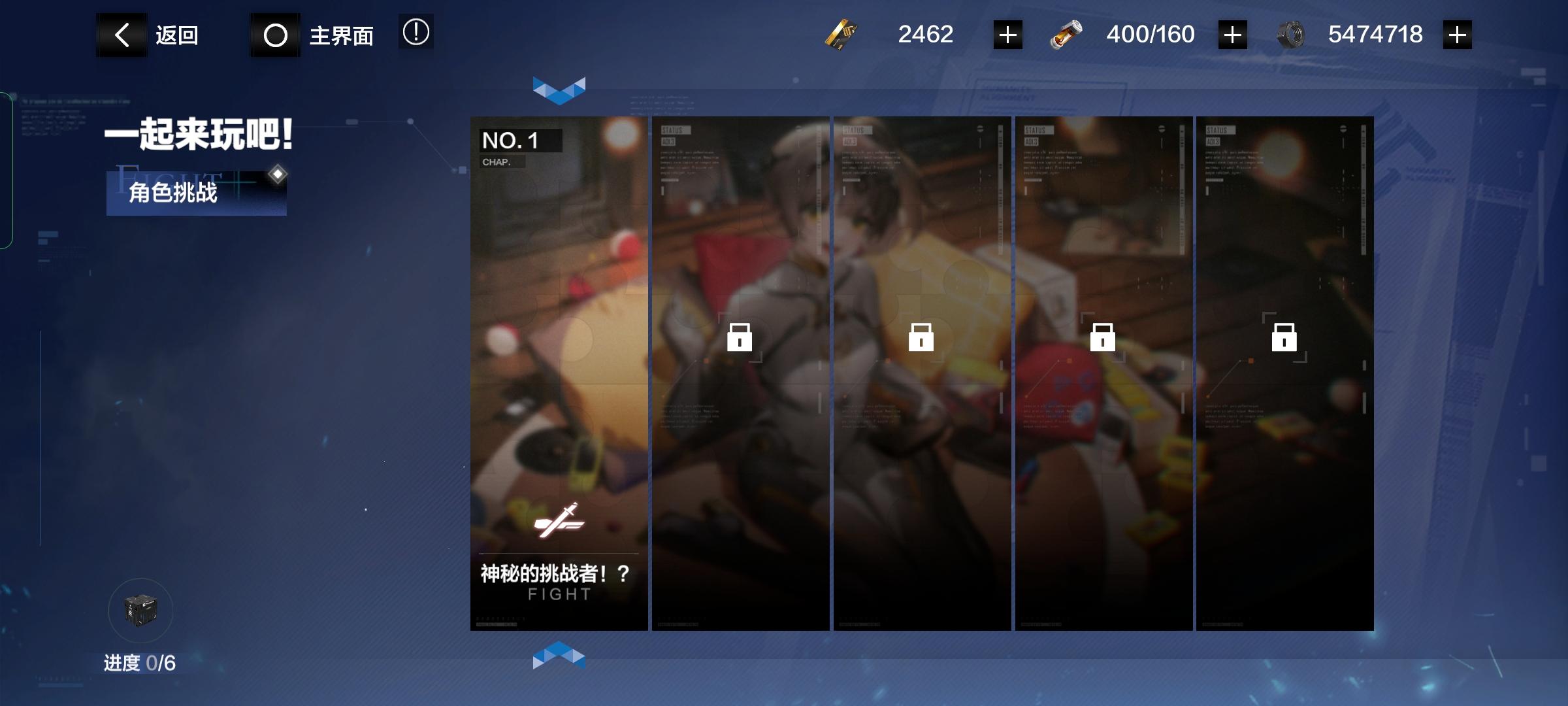Click the circle icon beside 主界面
Screen dimensions: 1568x706
pyautogui.click(x=274, y=34)
